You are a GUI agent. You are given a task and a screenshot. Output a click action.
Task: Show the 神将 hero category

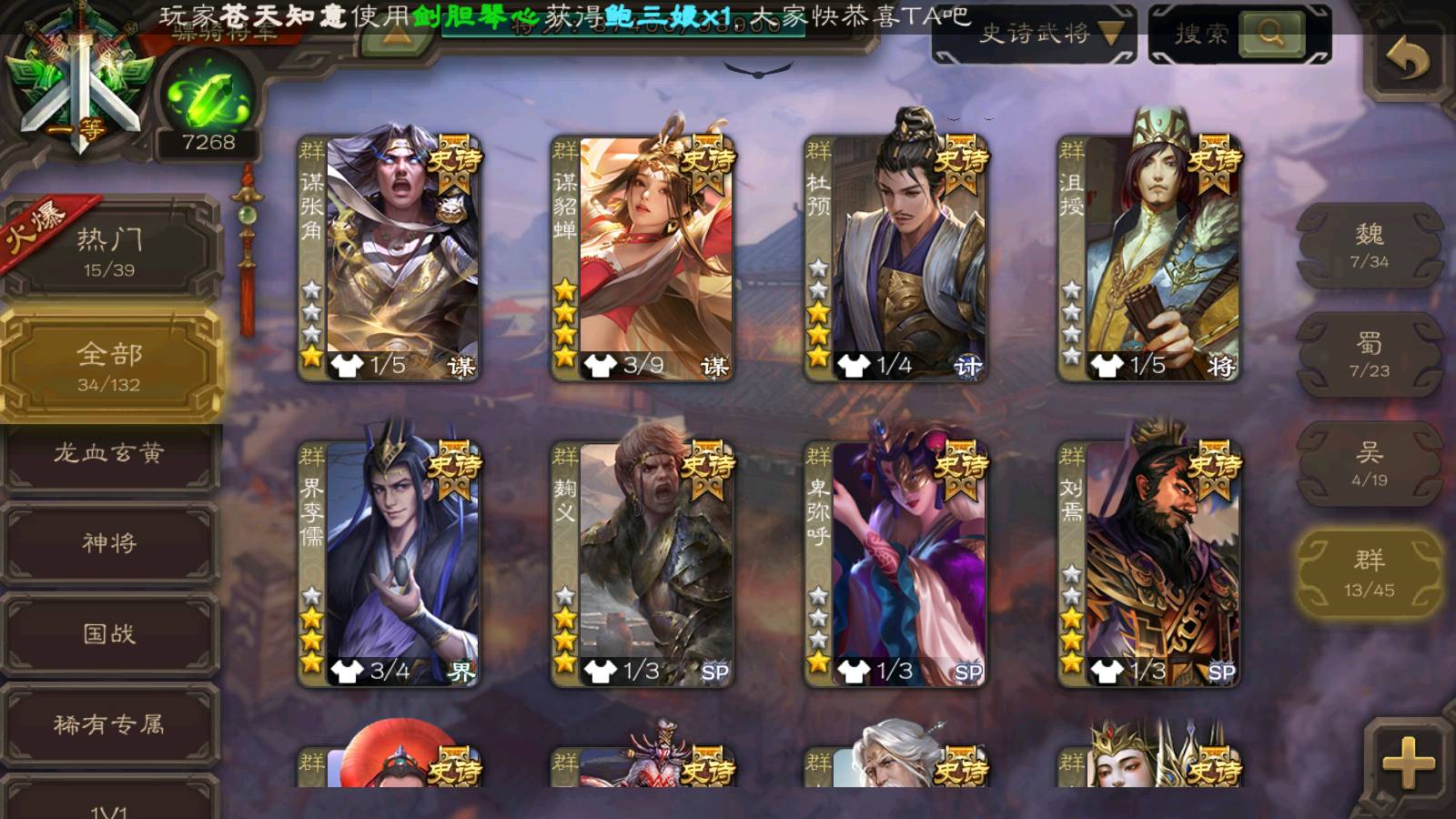(109, 543)
